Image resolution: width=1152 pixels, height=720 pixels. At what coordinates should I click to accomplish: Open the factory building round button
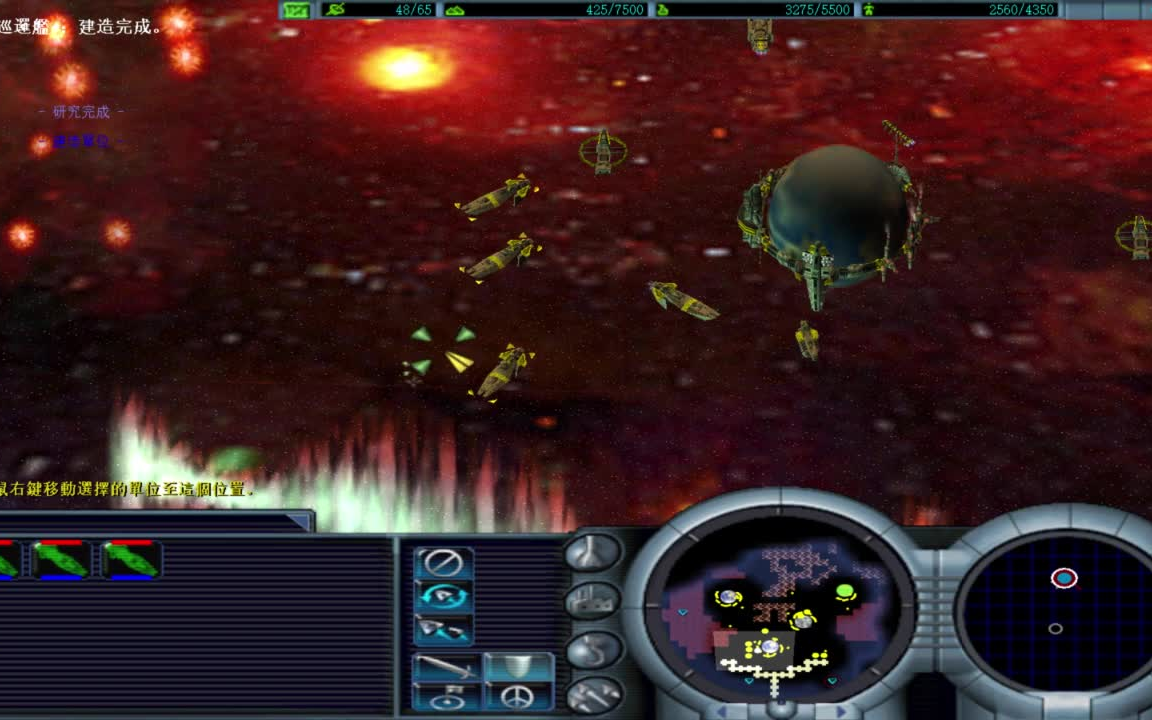pyautogui.click(x=591, y=600)
